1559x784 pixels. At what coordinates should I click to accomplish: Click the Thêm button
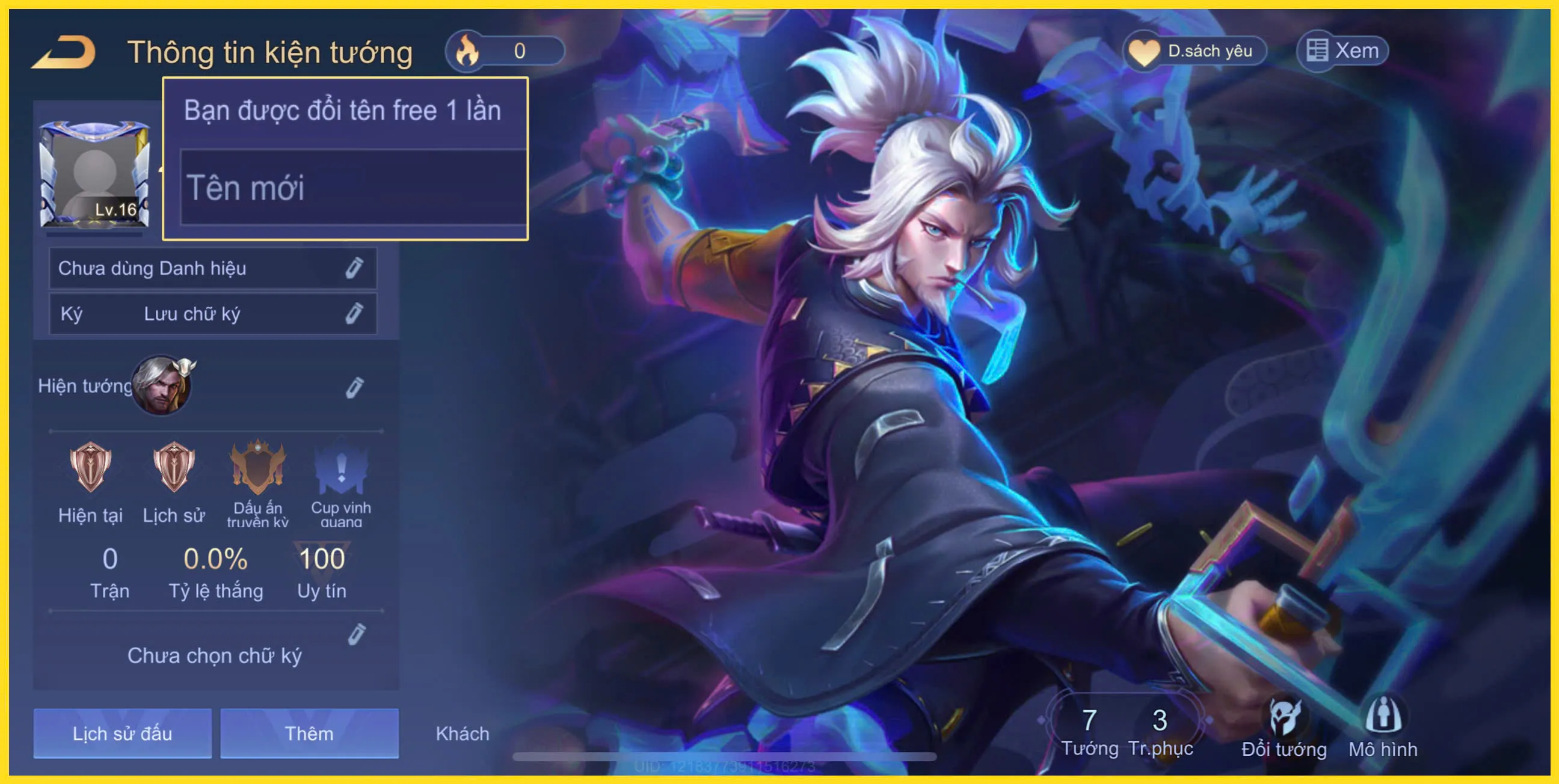(x=310, y=733)
